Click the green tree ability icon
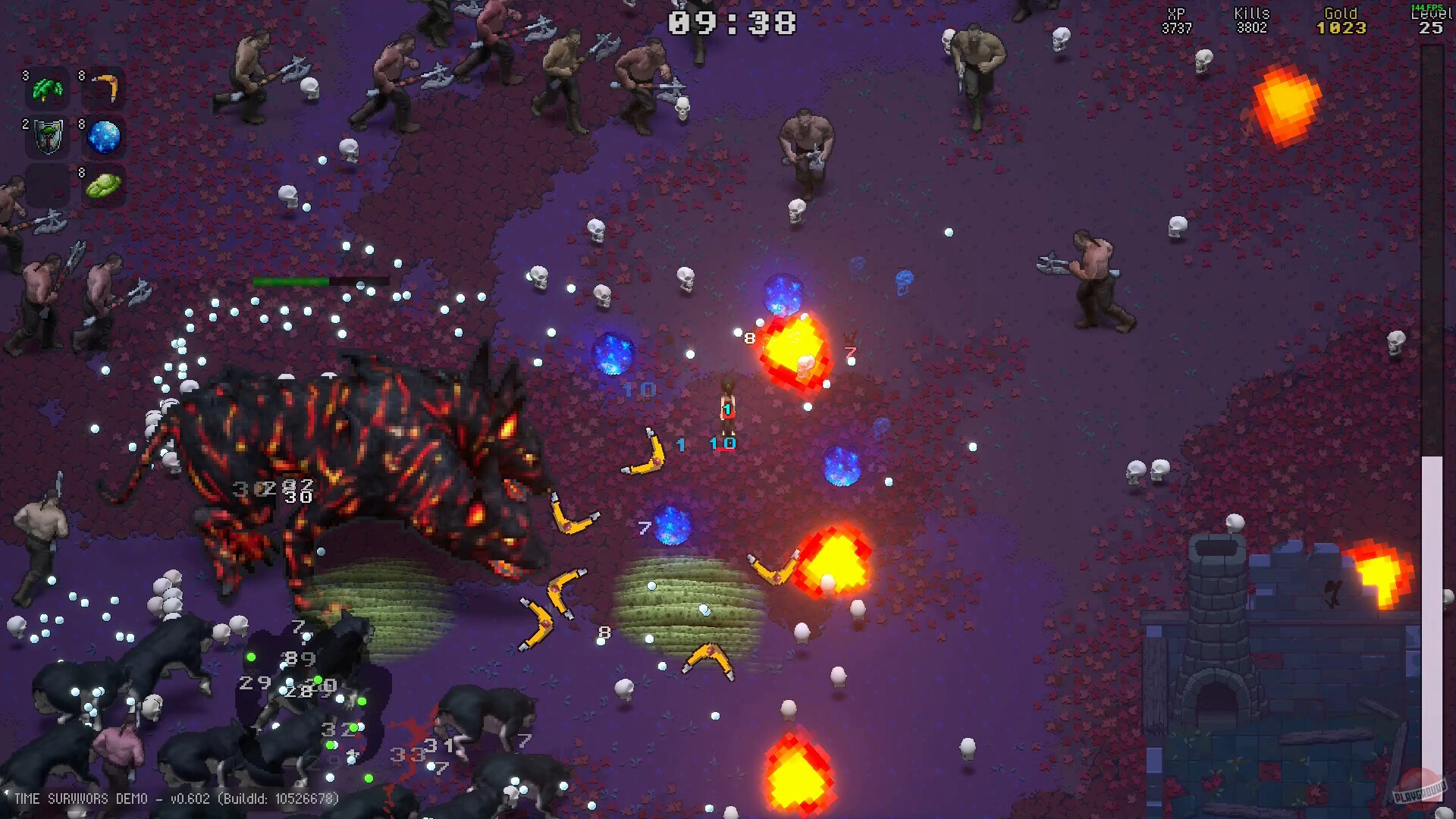The image size is (1456, 819). pos(46,88)
